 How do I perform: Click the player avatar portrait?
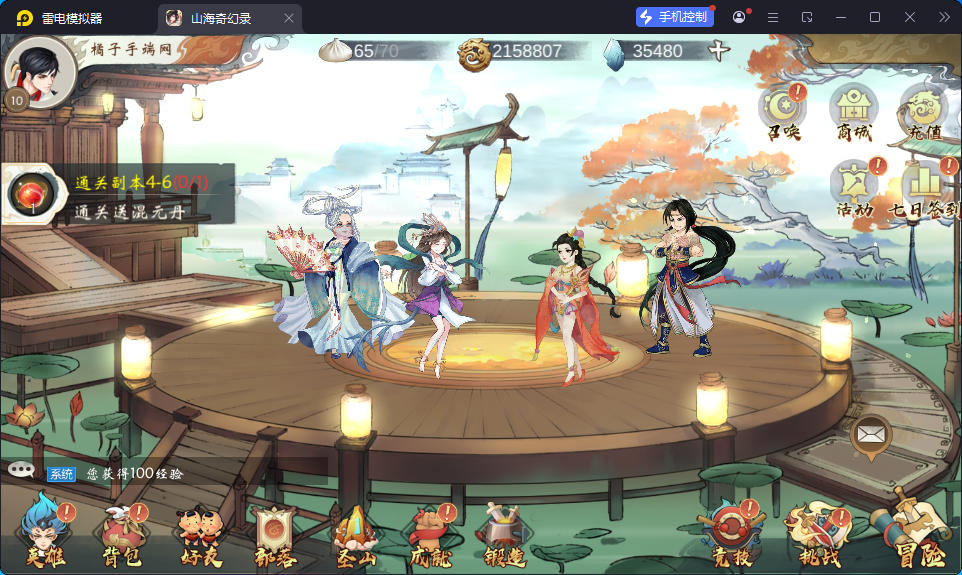pyautogui.click(x=40, y=72)
